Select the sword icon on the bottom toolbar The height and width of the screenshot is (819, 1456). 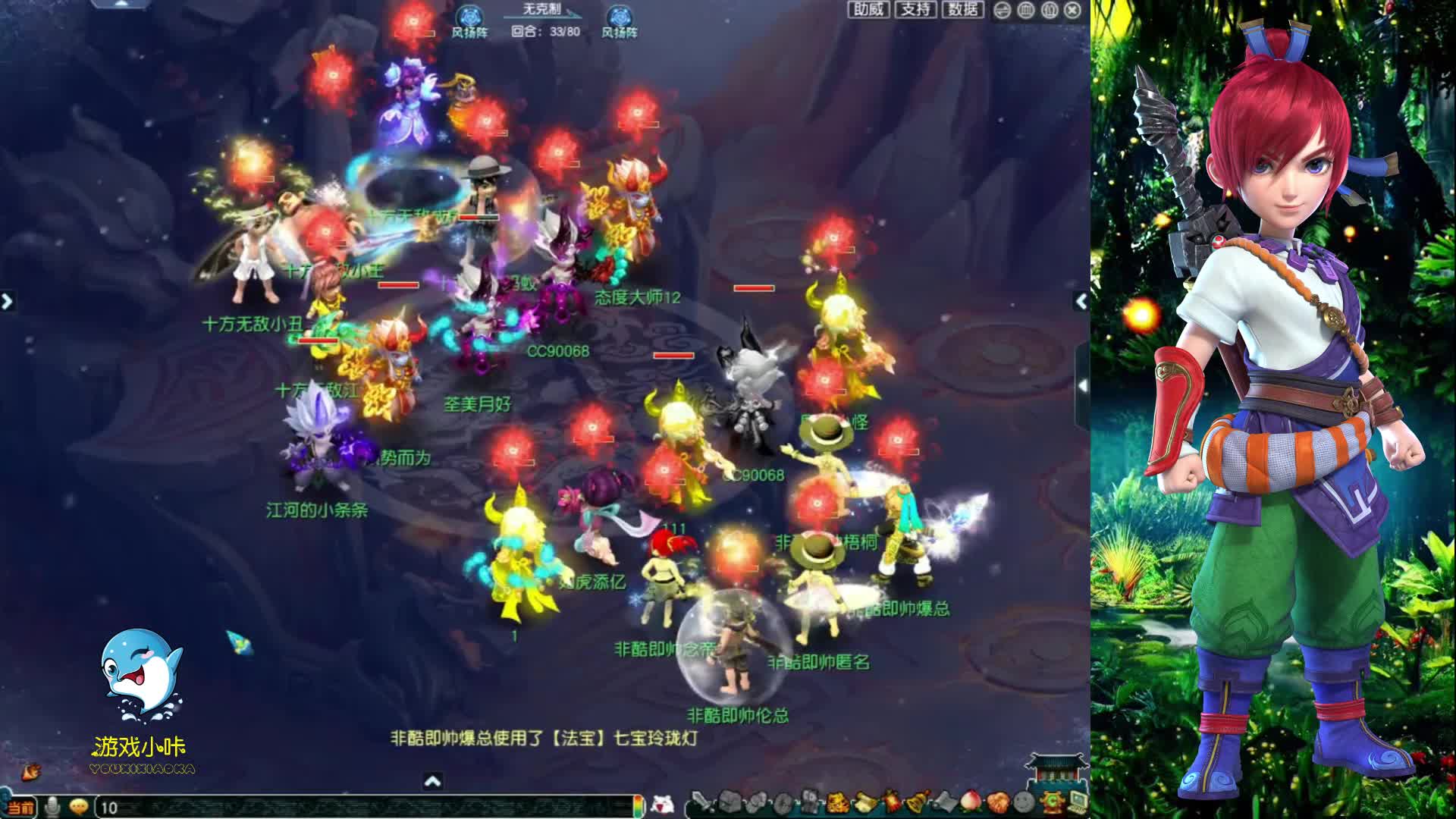point(699,802)
